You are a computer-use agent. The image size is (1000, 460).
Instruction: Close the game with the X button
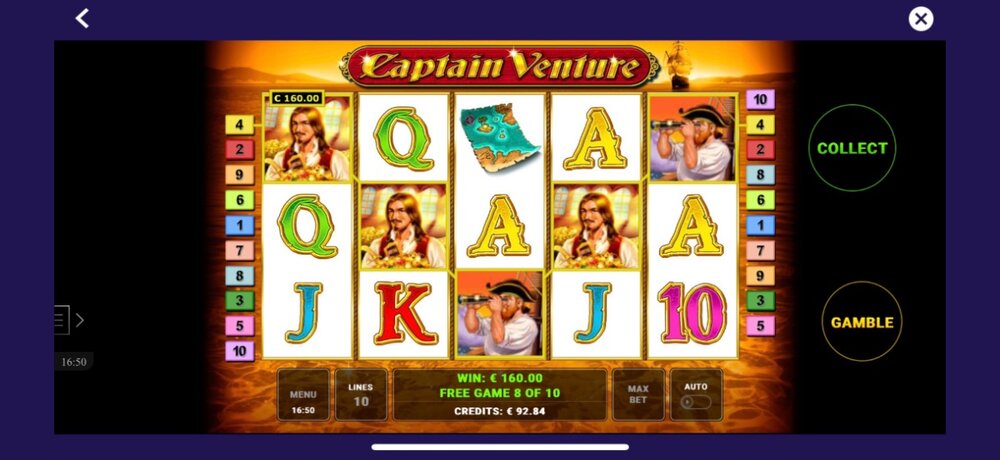(920, 19)
